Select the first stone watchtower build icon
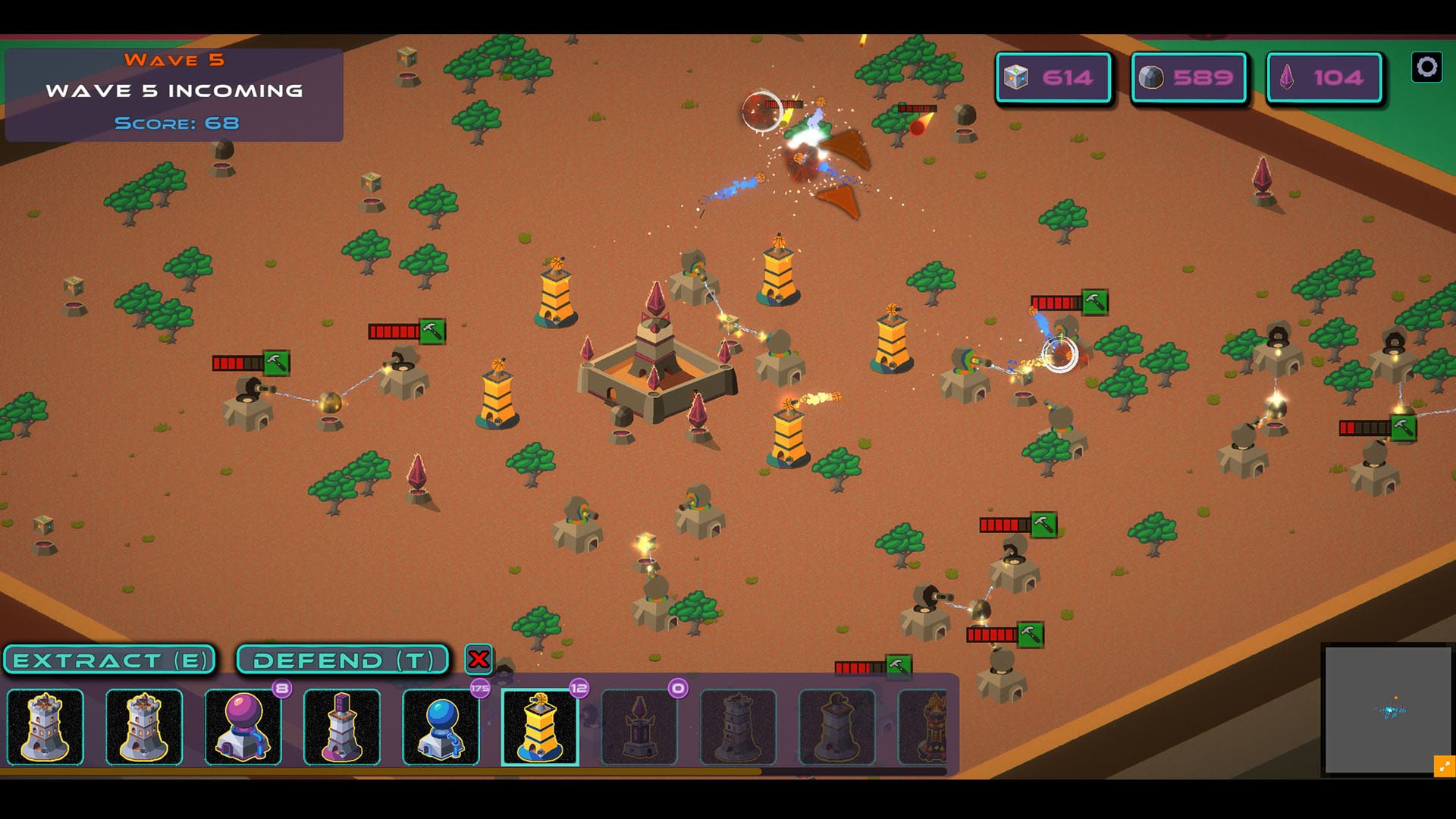This screenshot has width=1456, height=819. (45, 726)
